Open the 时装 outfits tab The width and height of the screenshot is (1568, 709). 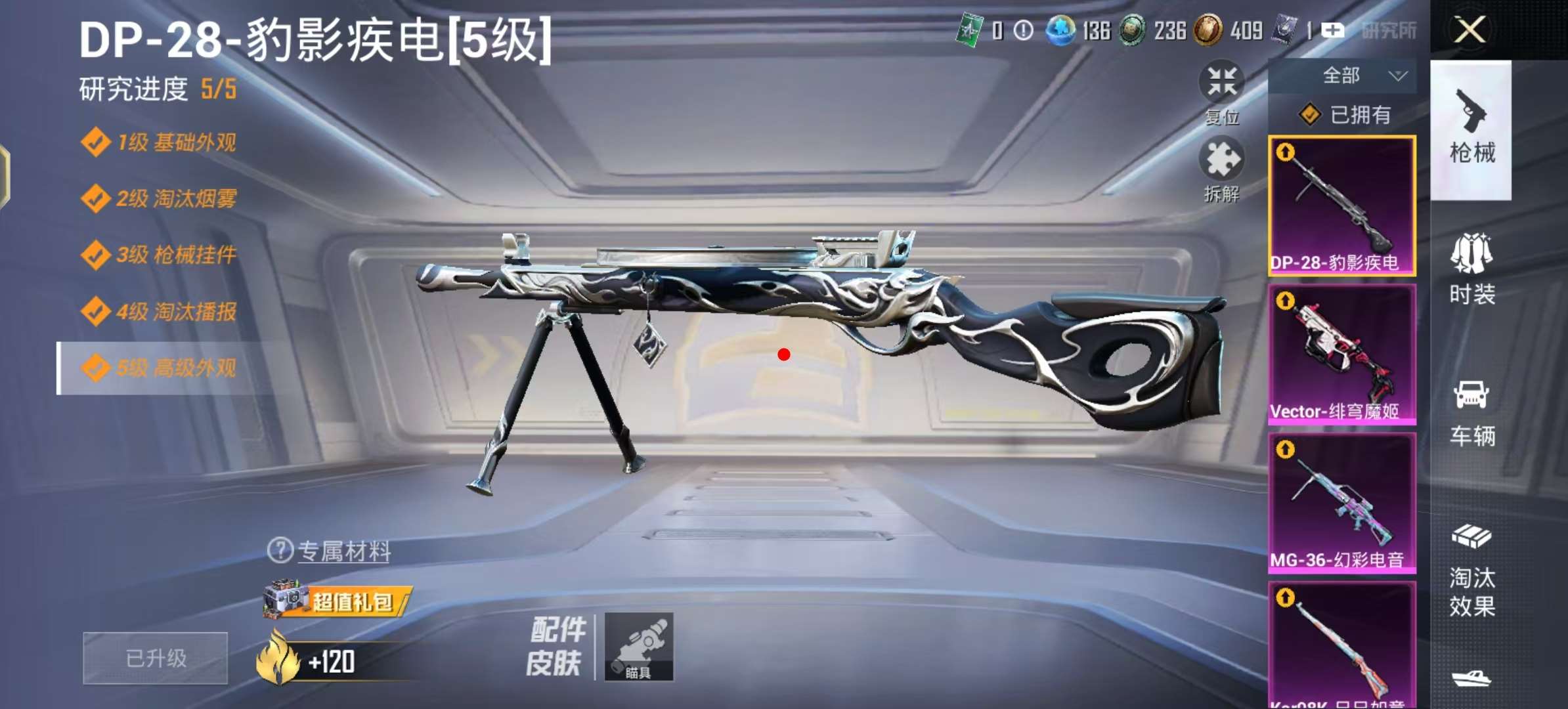pyautogui.click(x=1471, y=270)
